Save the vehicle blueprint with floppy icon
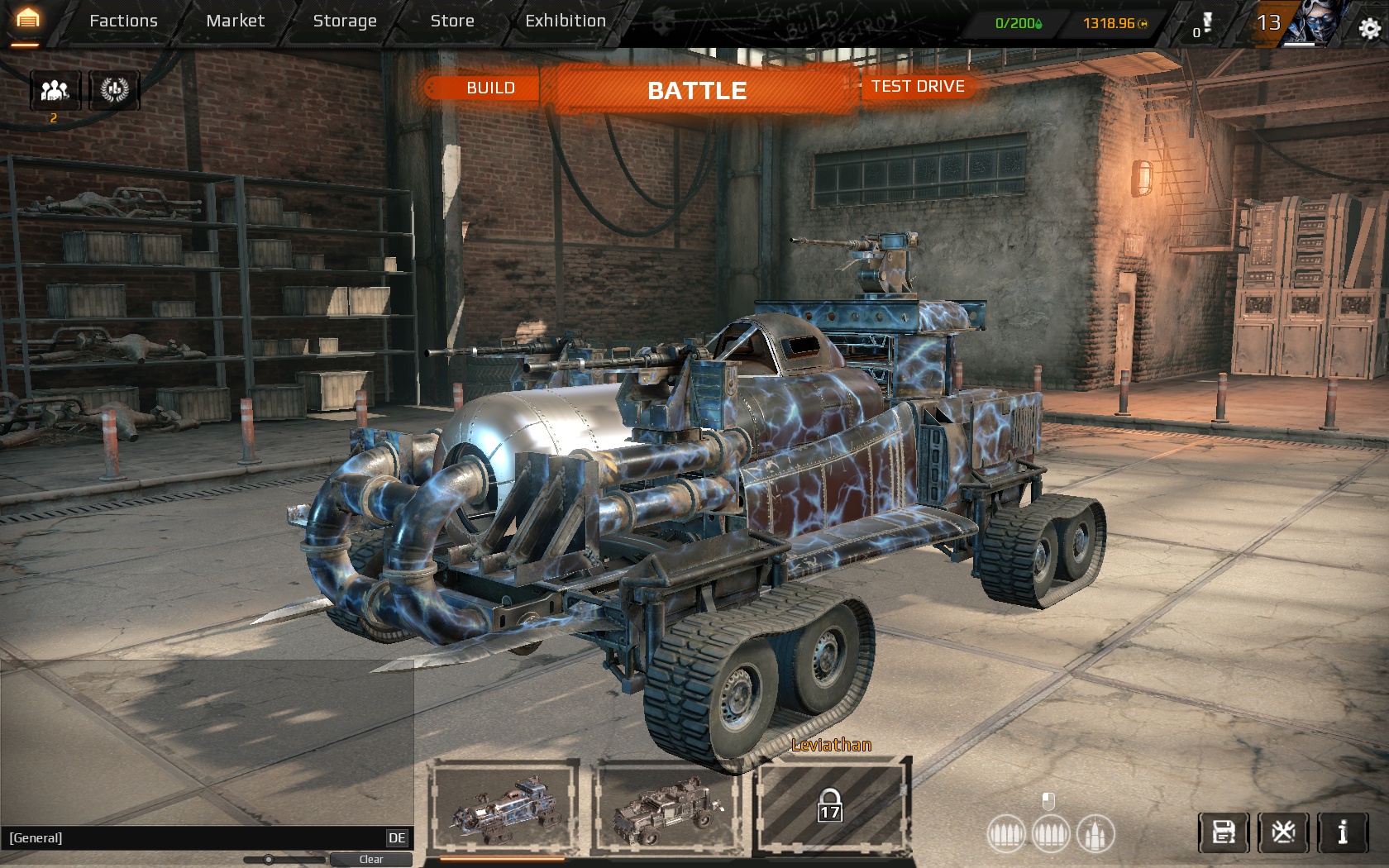This screenshot has width=1389, height=868. (1224, 832)
